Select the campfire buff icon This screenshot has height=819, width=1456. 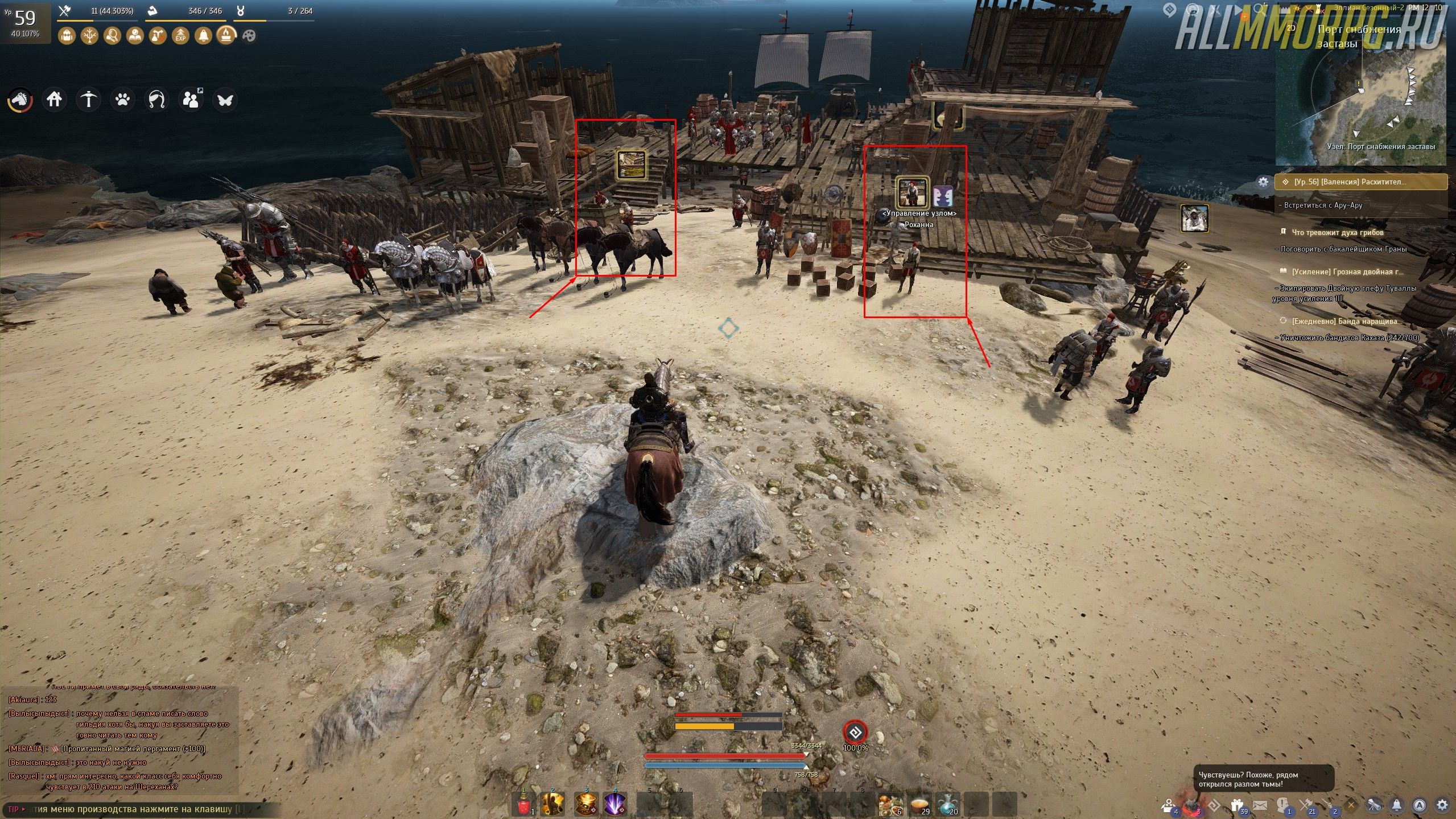(226, 36)
